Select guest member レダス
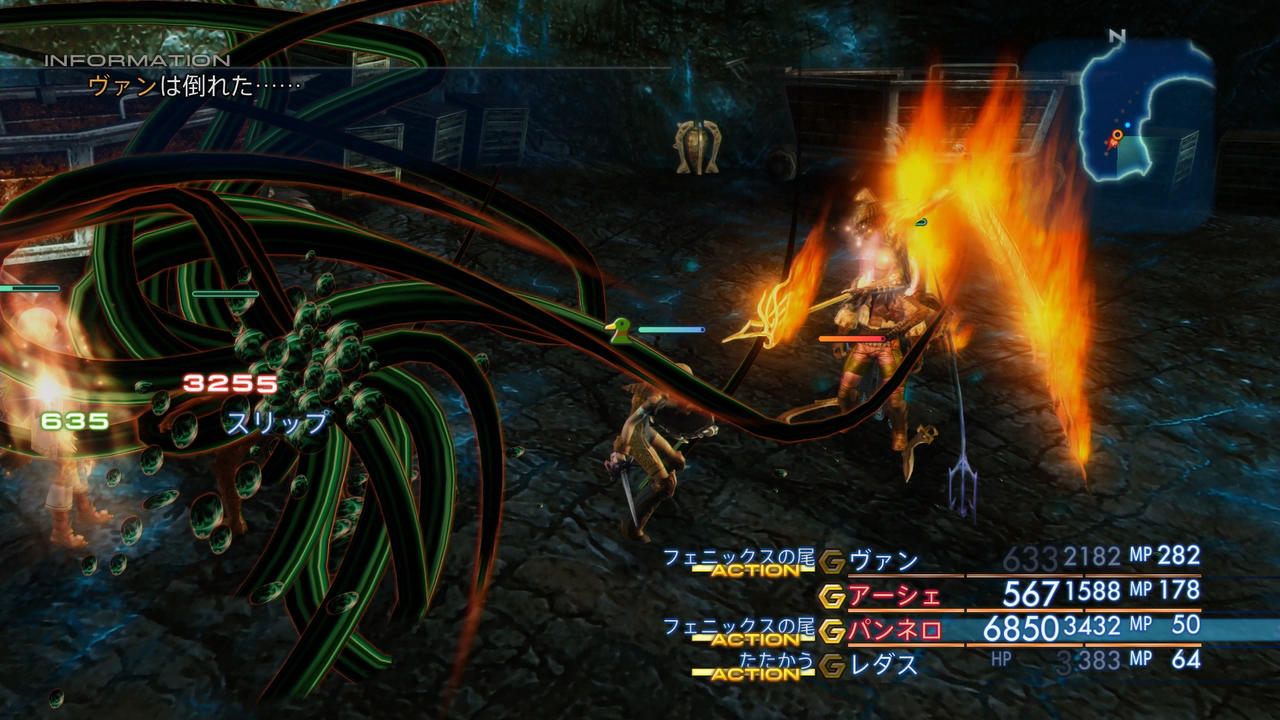The width and height of the screenshot is (1280, 720). click(x=883, y=664)
